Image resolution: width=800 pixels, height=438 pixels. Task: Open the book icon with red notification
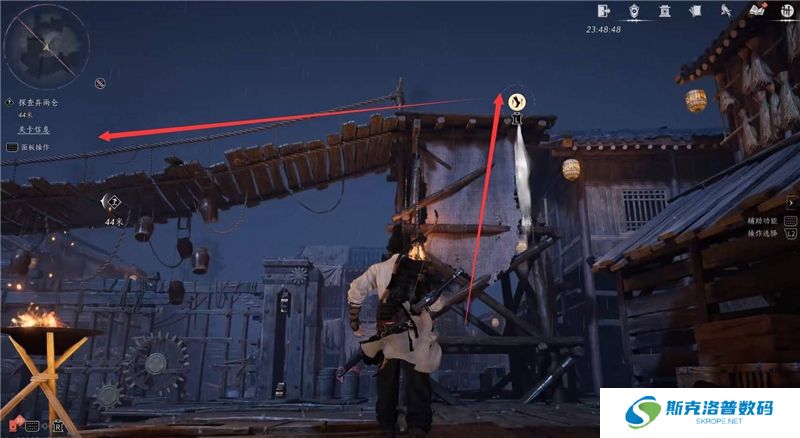(x=758, y=12)
